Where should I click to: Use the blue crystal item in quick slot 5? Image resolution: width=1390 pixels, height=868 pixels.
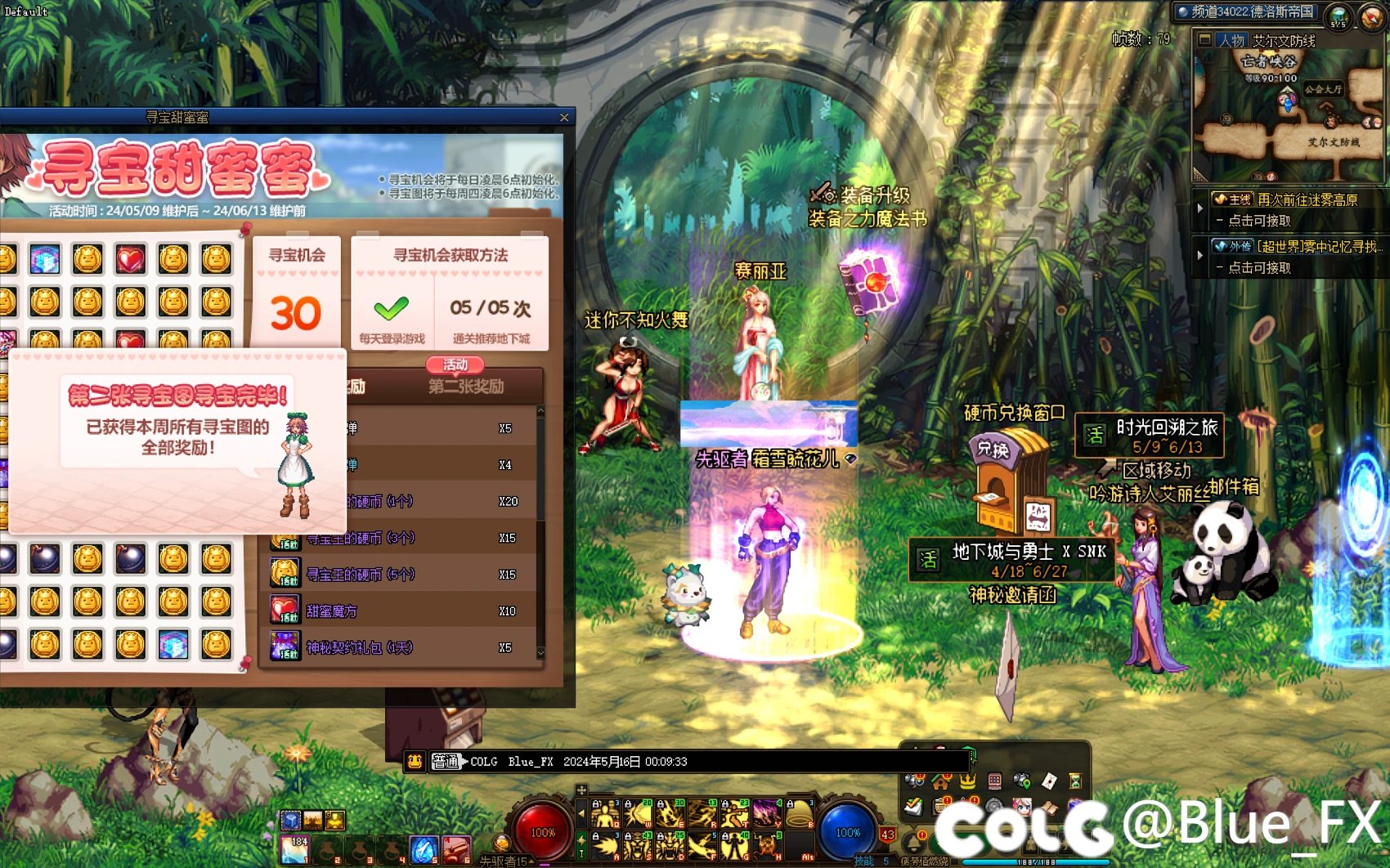click(x=423, y=850)
